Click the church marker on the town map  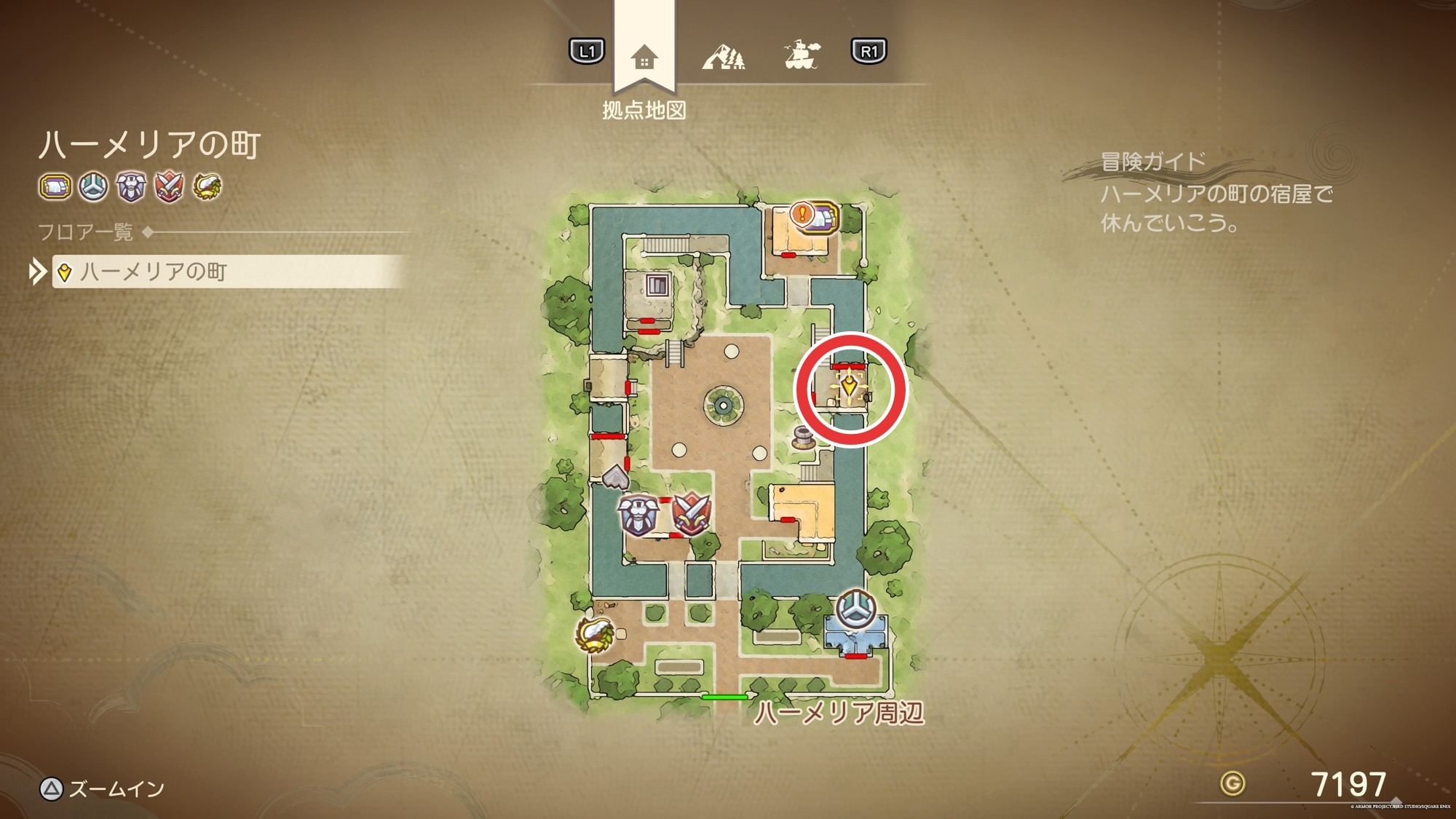point(855,609)
